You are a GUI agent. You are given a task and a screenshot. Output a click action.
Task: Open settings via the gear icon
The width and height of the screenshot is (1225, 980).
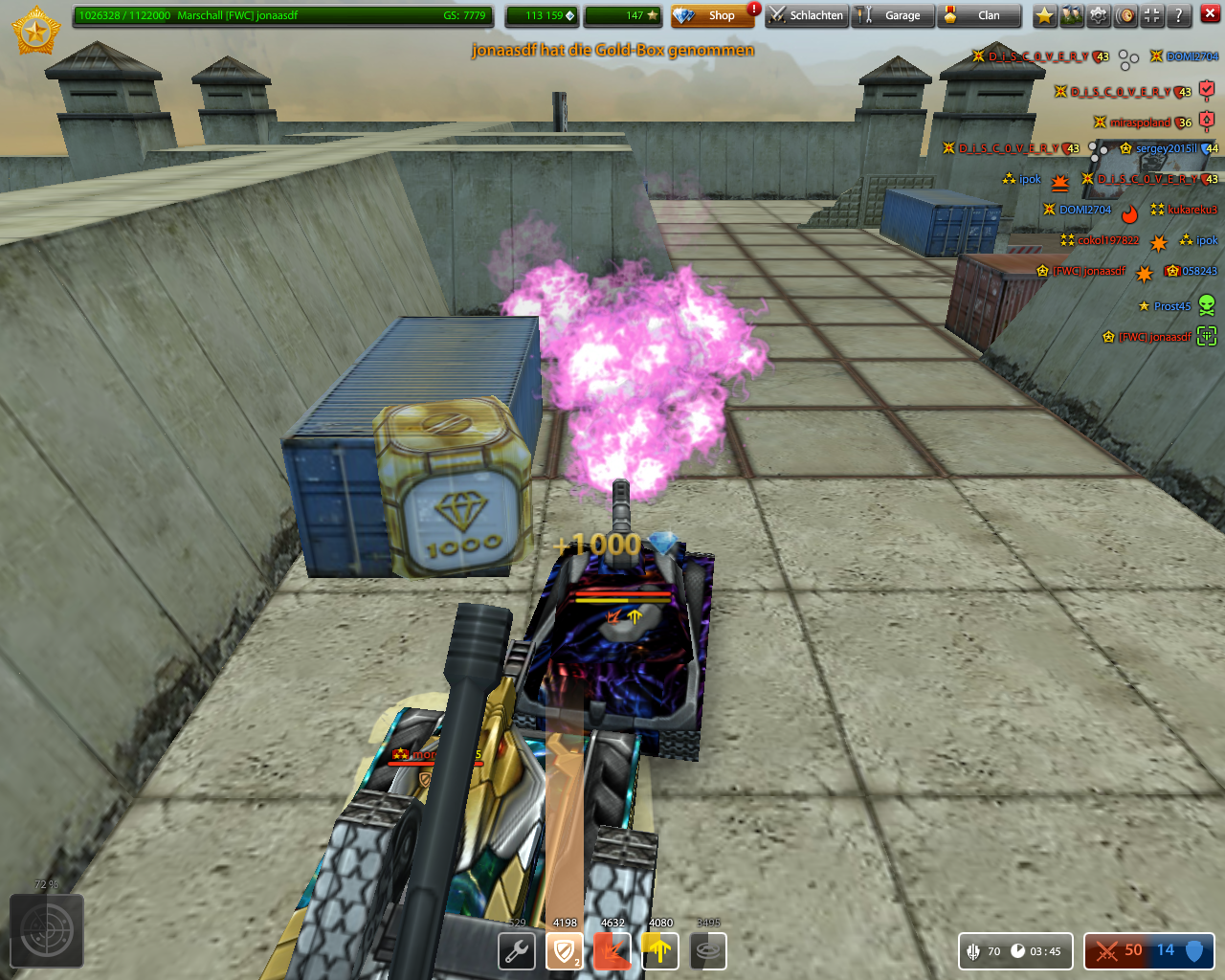[x=1099, y=15]
